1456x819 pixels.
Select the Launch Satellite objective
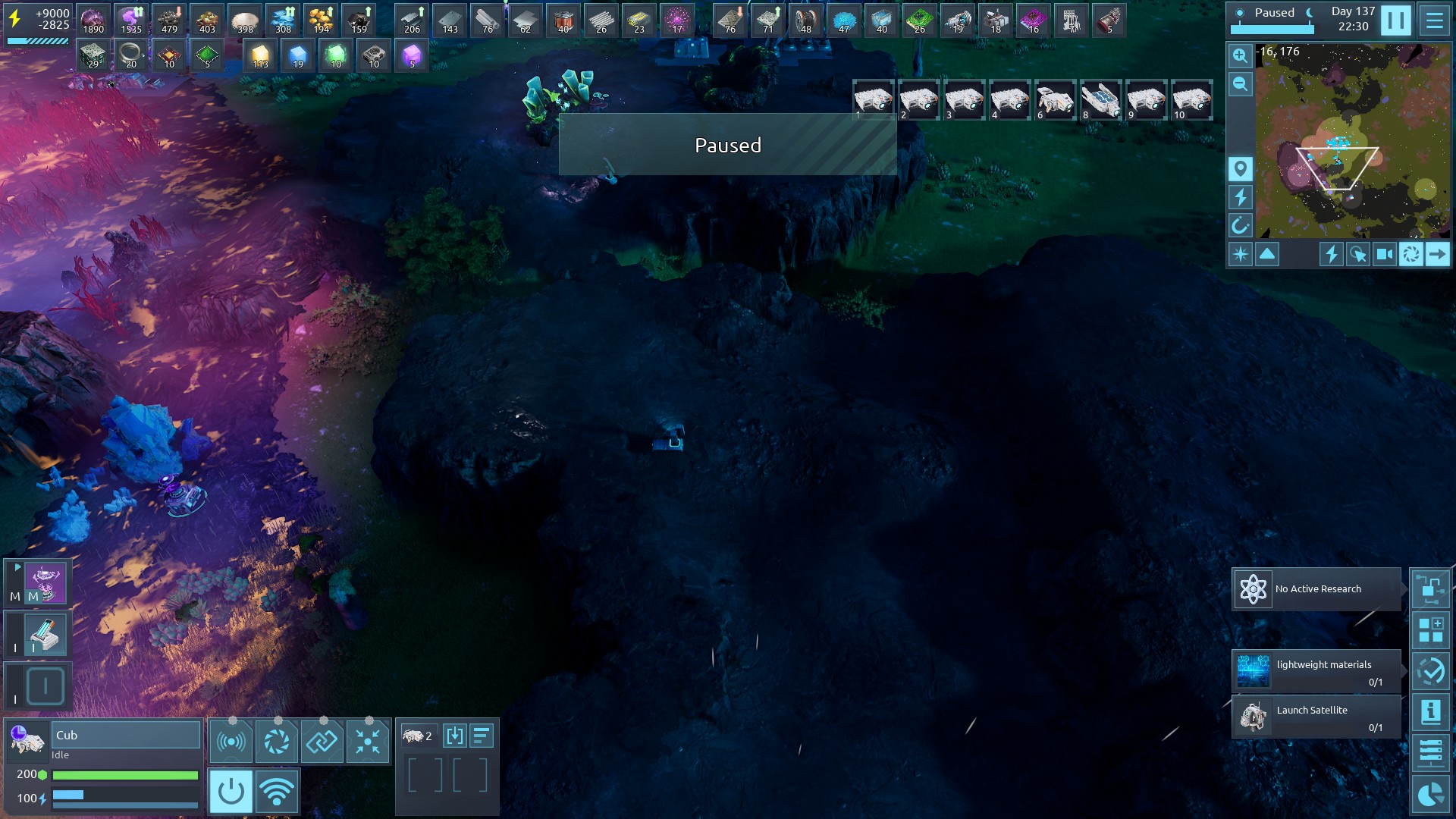tap(1316, 717)
